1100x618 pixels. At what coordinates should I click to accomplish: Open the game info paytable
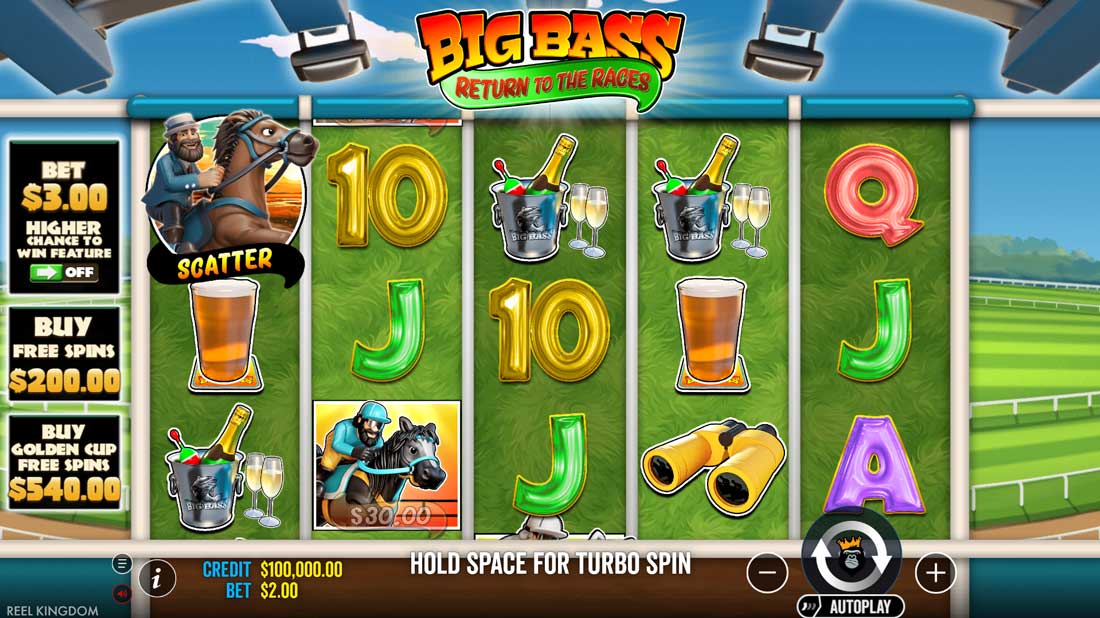coord(157,577)
